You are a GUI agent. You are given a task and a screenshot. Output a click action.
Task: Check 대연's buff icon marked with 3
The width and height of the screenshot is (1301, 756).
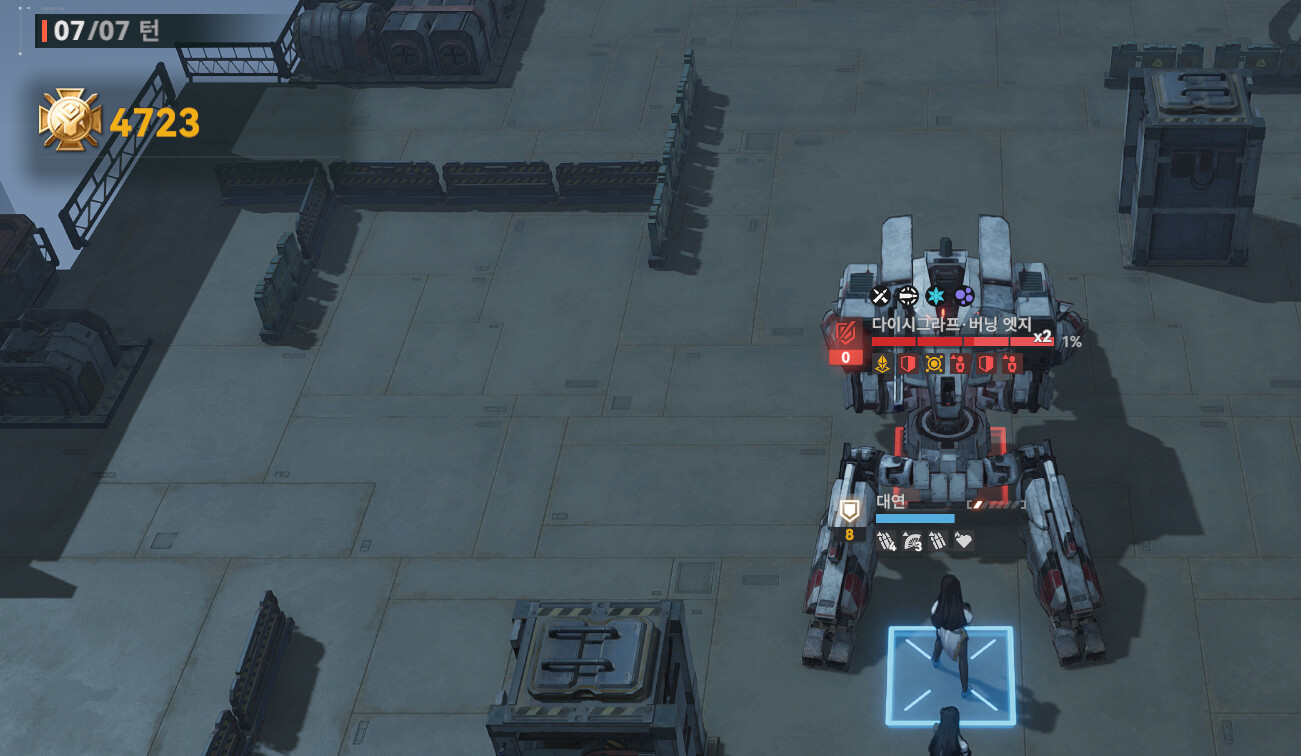[912, 541]
